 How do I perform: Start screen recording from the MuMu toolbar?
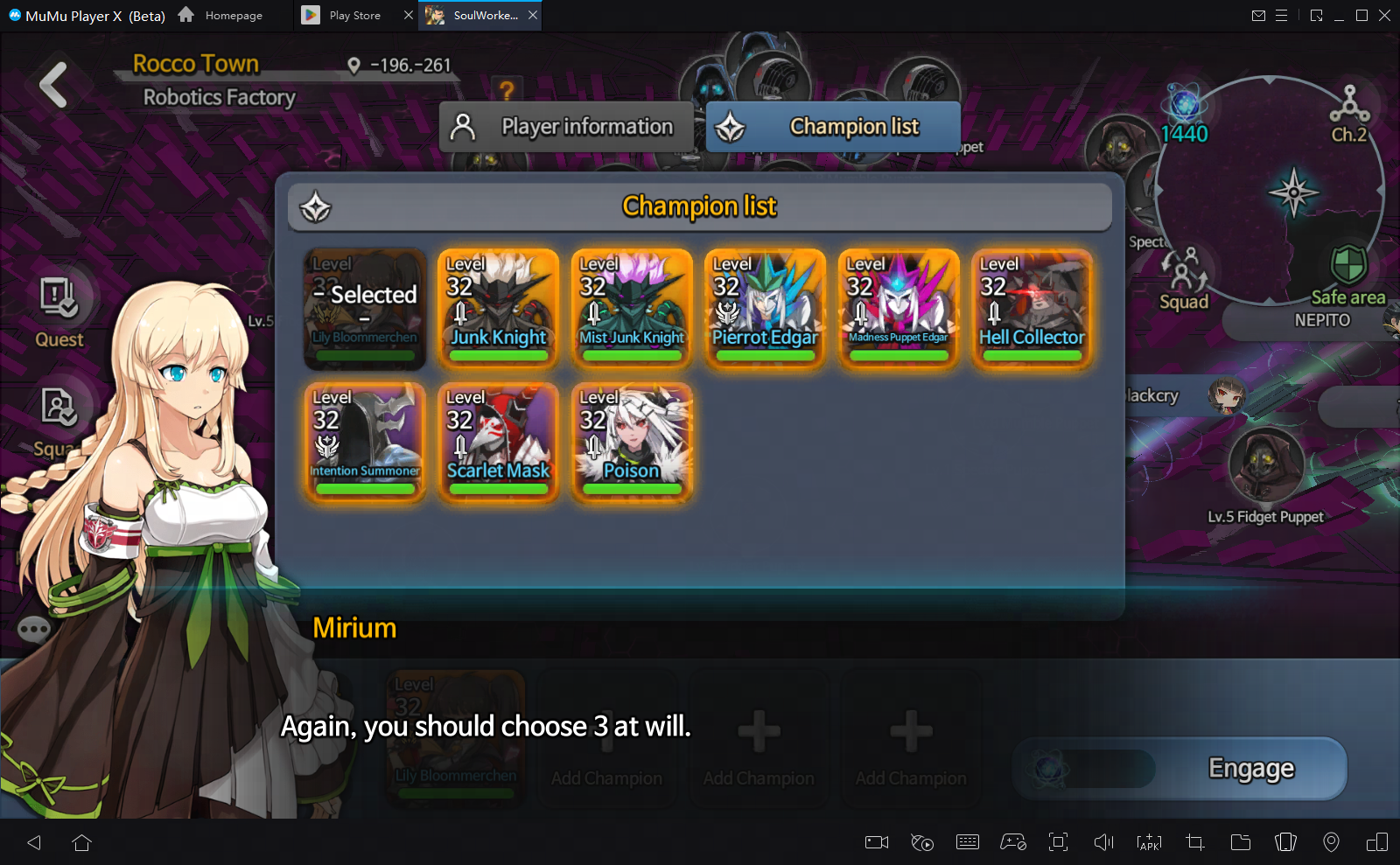876,842
